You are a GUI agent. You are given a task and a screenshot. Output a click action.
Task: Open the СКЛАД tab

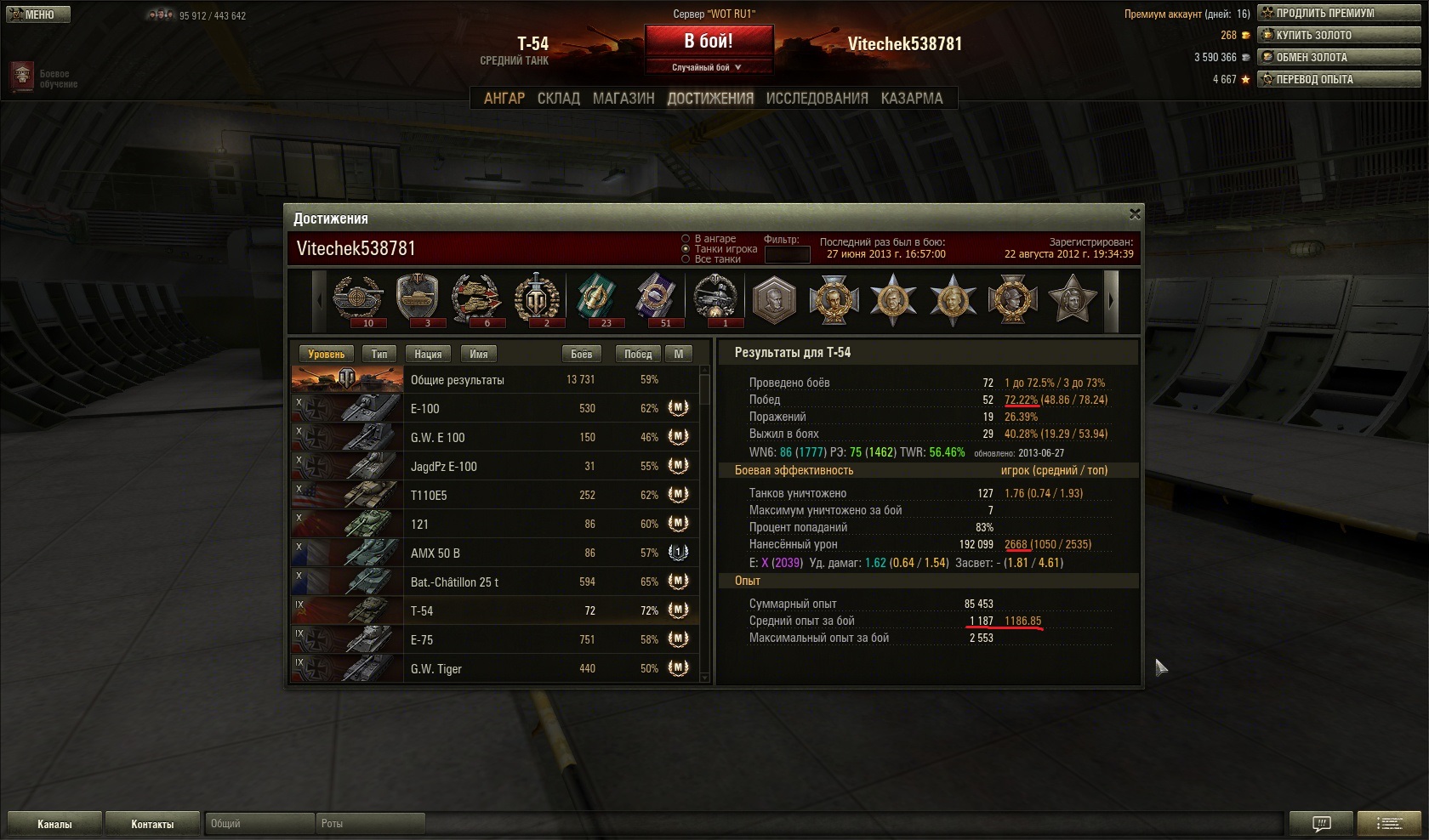(x=558, y=99)
